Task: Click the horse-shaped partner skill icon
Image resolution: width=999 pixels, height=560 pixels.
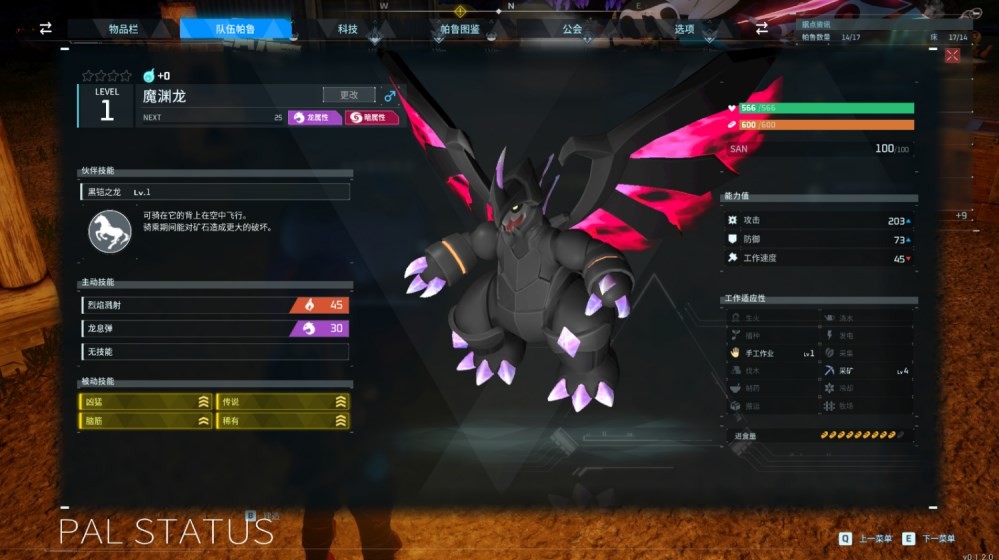Action: (x=110, y=231)
